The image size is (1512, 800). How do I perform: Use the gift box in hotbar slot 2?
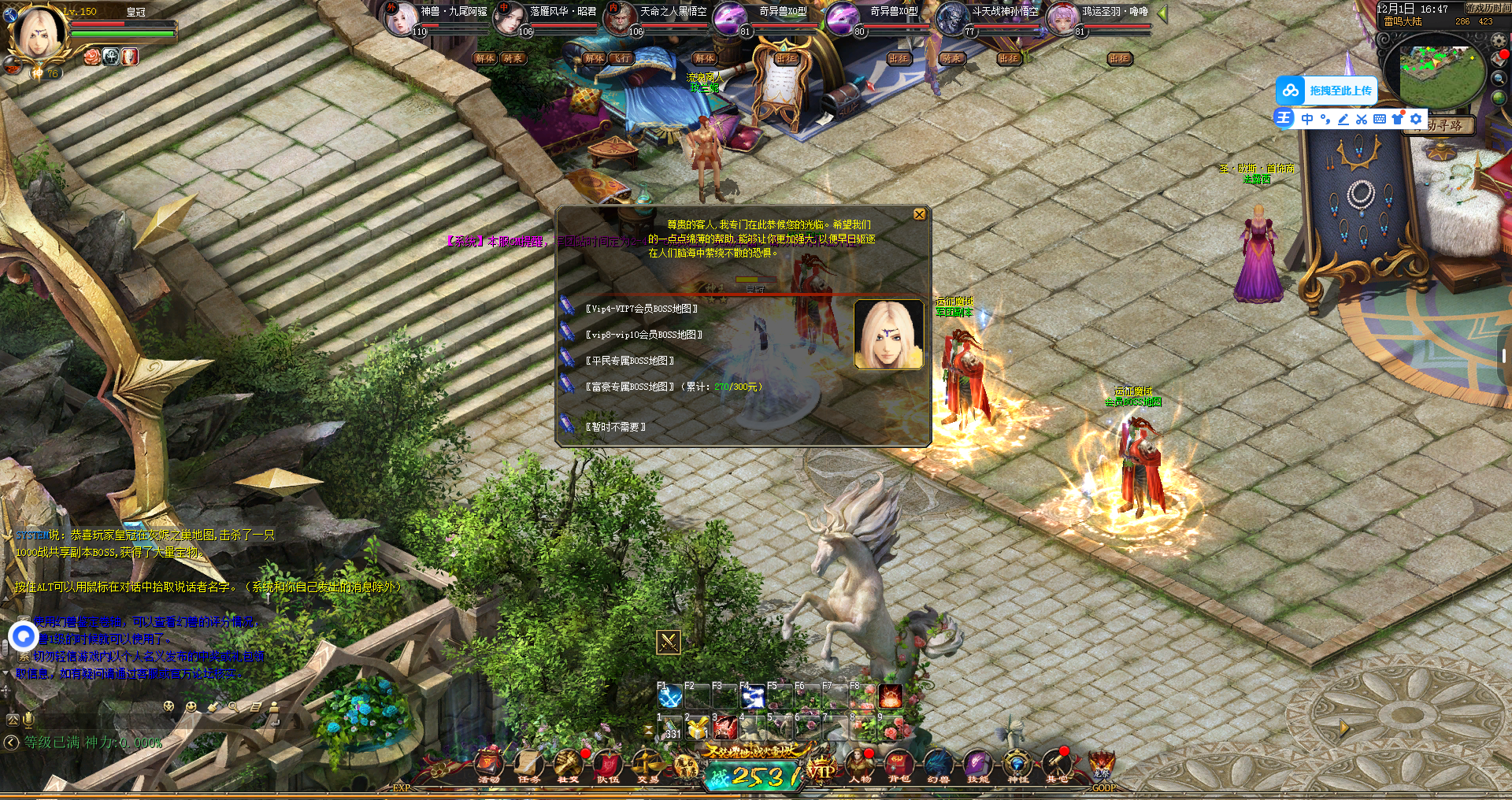coord(697,728)
